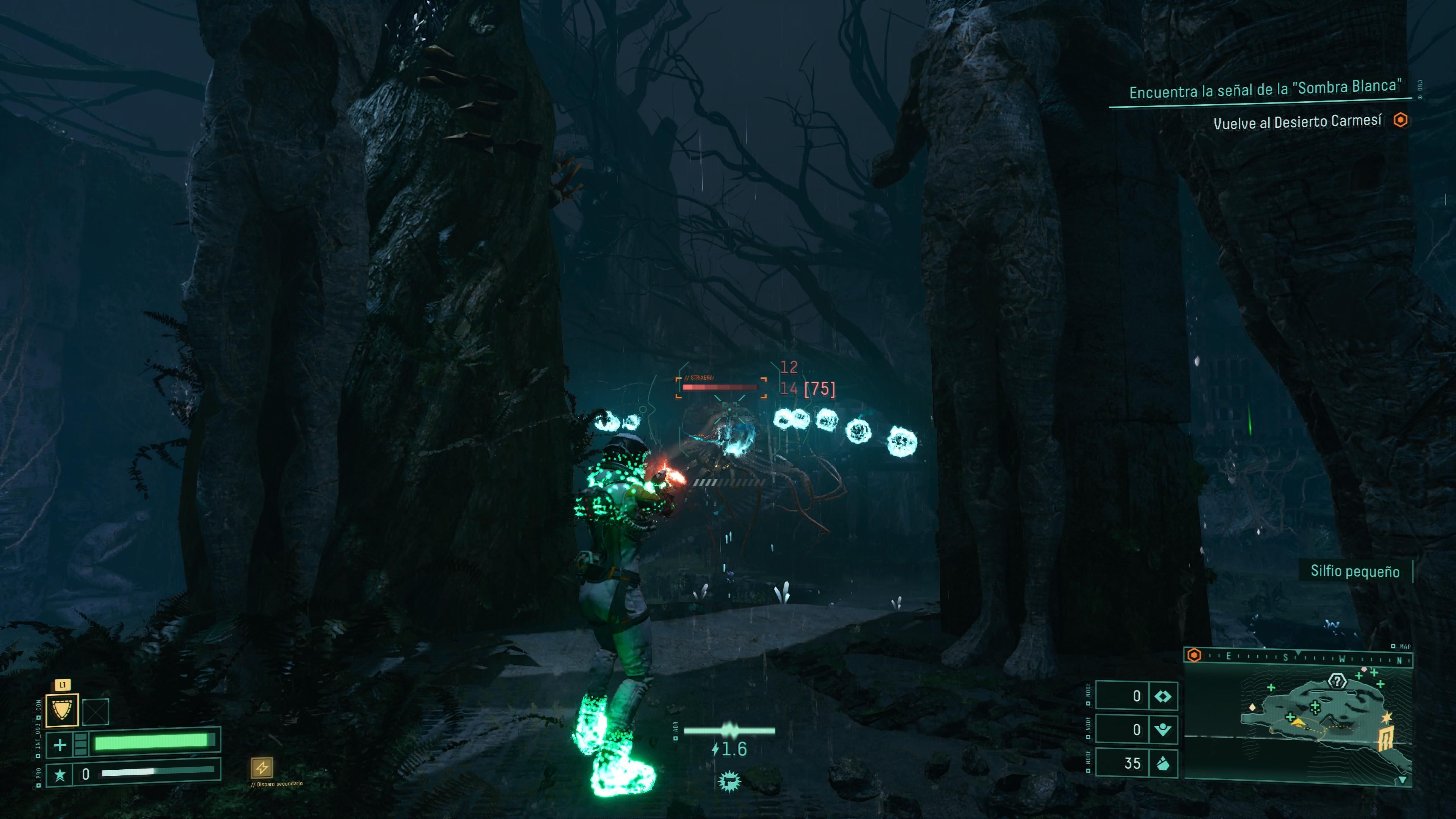Click the double-diamond resource icon
The image size is (1456, 819).
1163,697
